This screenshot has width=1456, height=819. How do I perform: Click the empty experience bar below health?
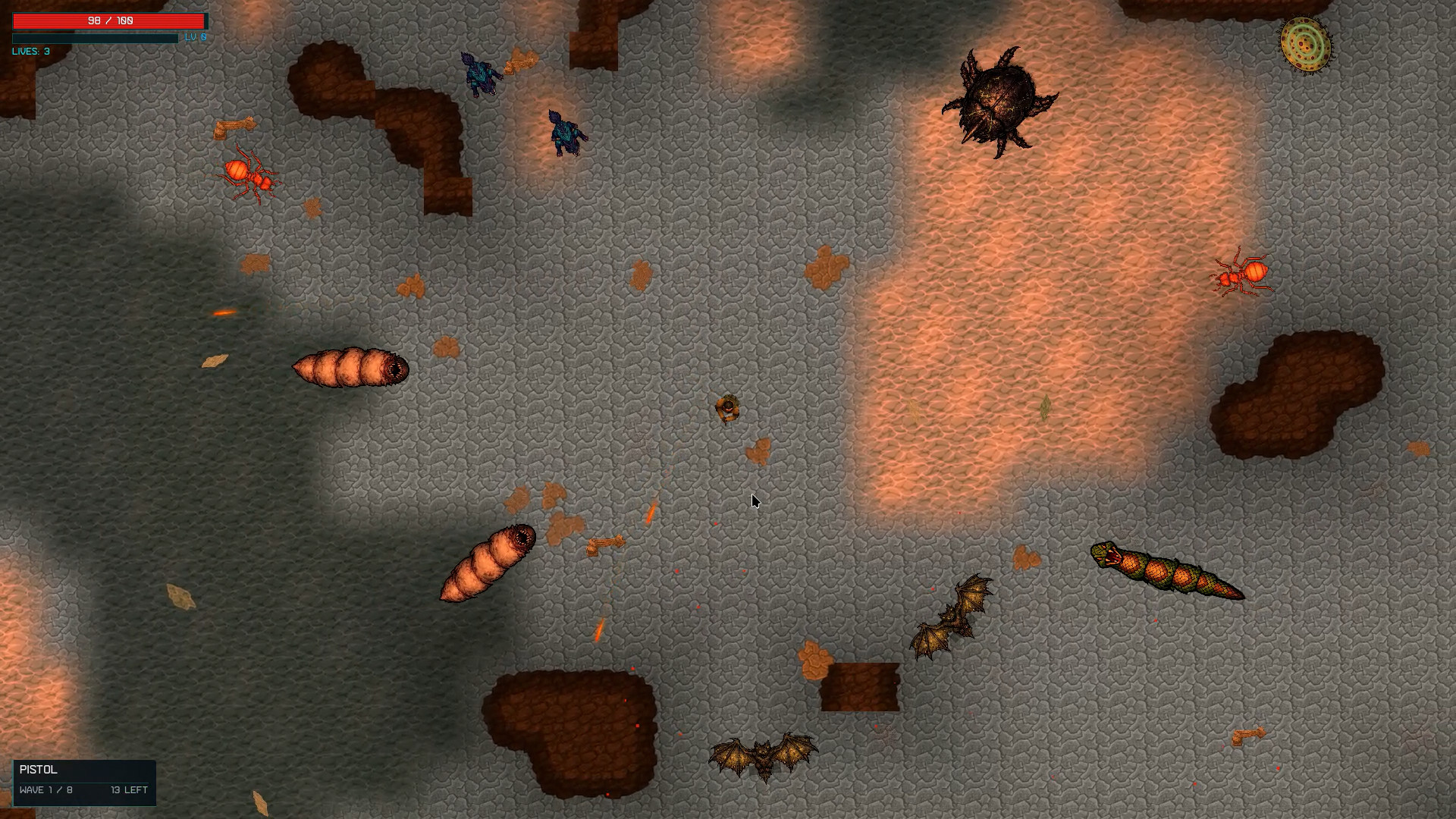[95, 37]
